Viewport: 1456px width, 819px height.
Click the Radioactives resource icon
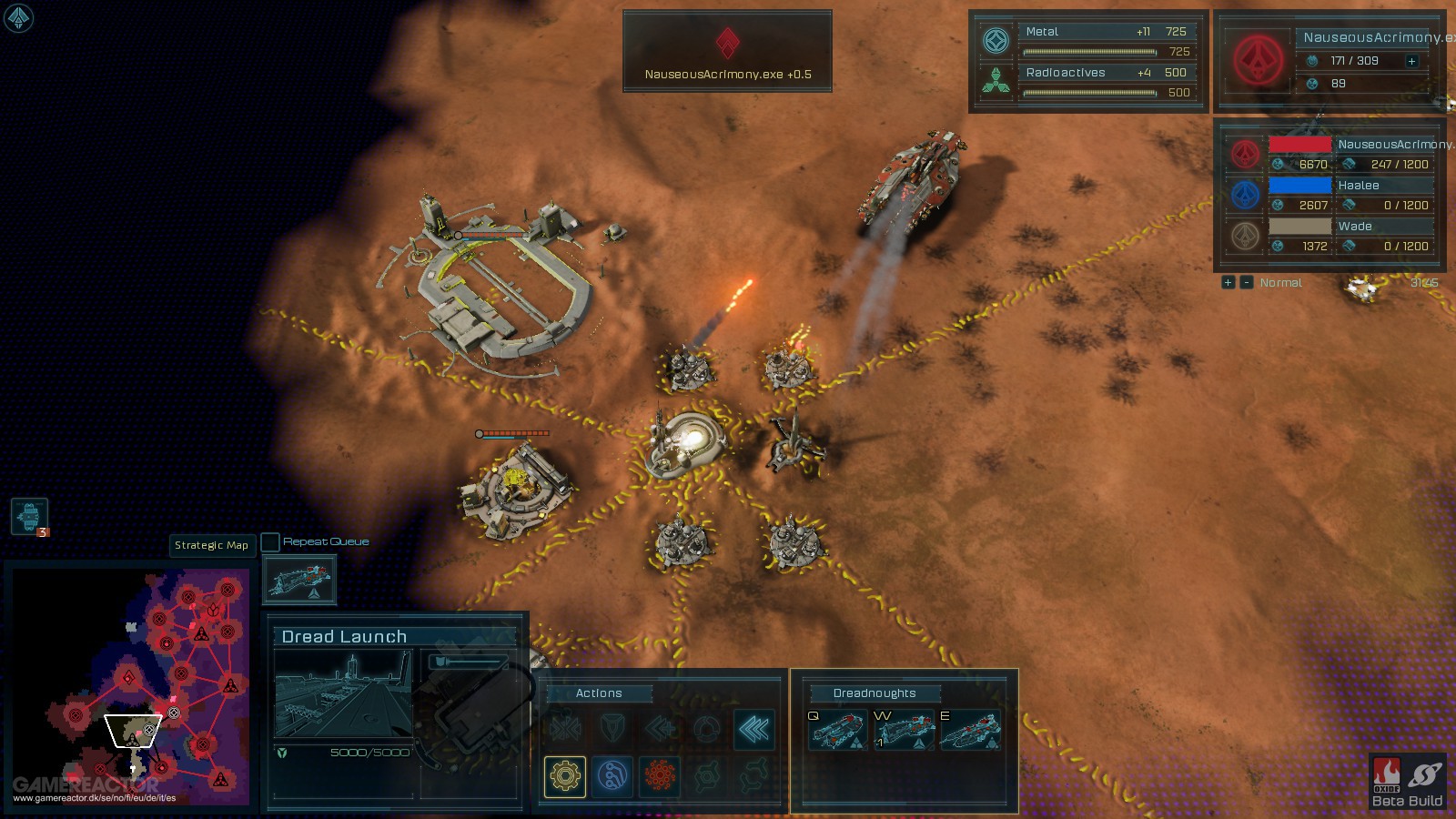click(x=997, y=78)
